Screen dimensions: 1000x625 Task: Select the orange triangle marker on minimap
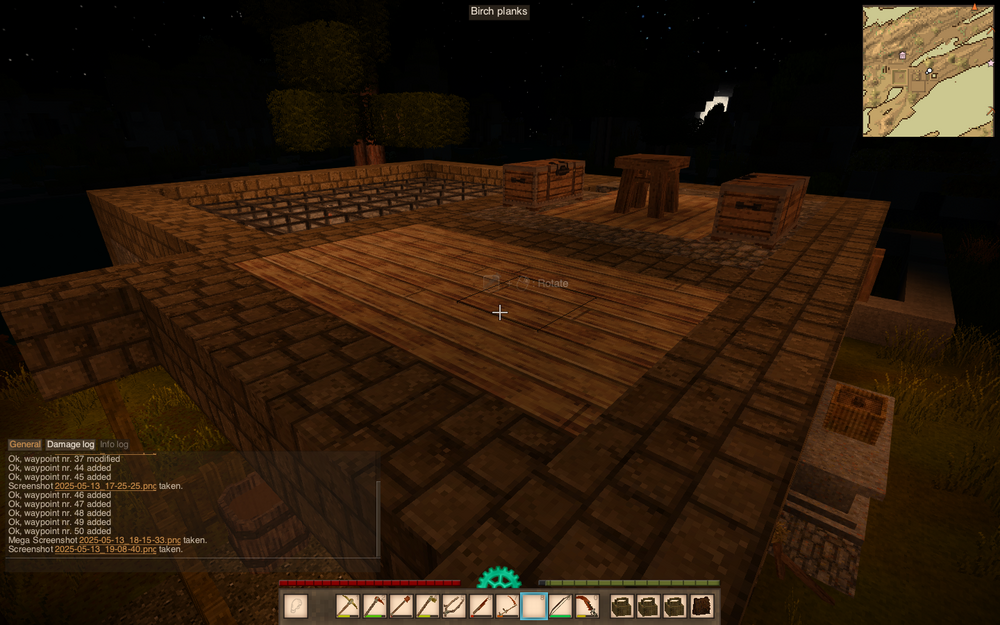coord(973,7)
